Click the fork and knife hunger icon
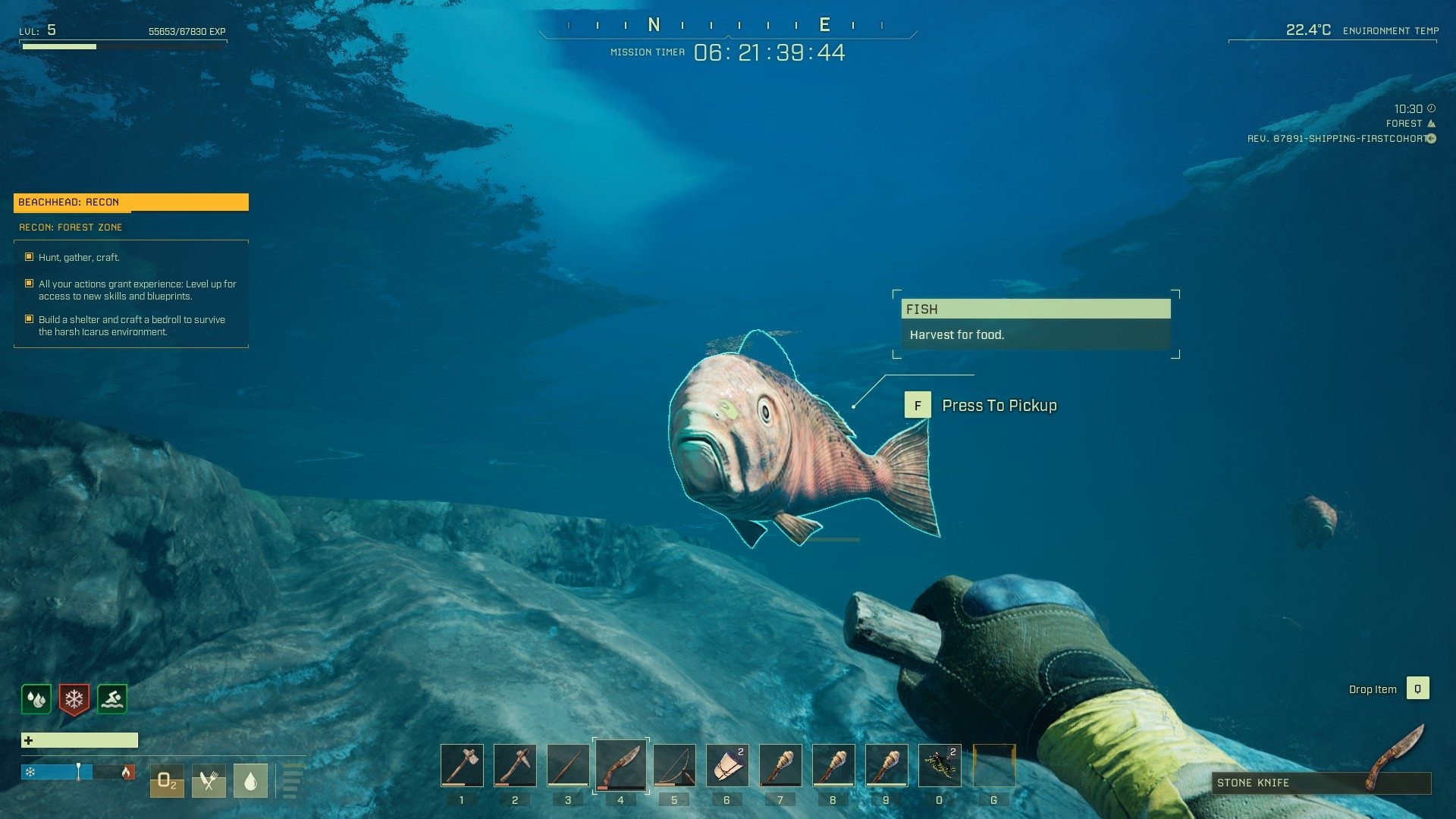Screen dimensions: 1456x819 [x=209, y=781]
